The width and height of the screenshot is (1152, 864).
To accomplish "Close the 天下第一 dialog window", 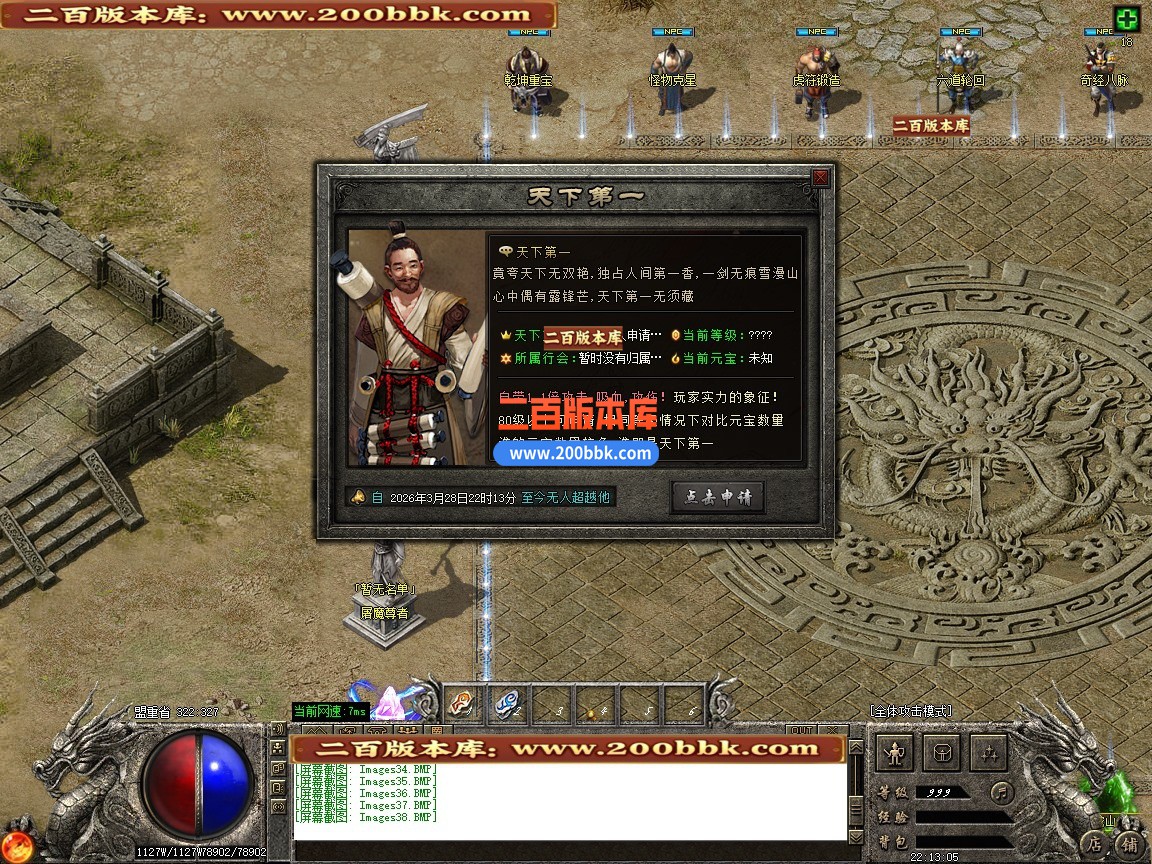I will 820,178.
